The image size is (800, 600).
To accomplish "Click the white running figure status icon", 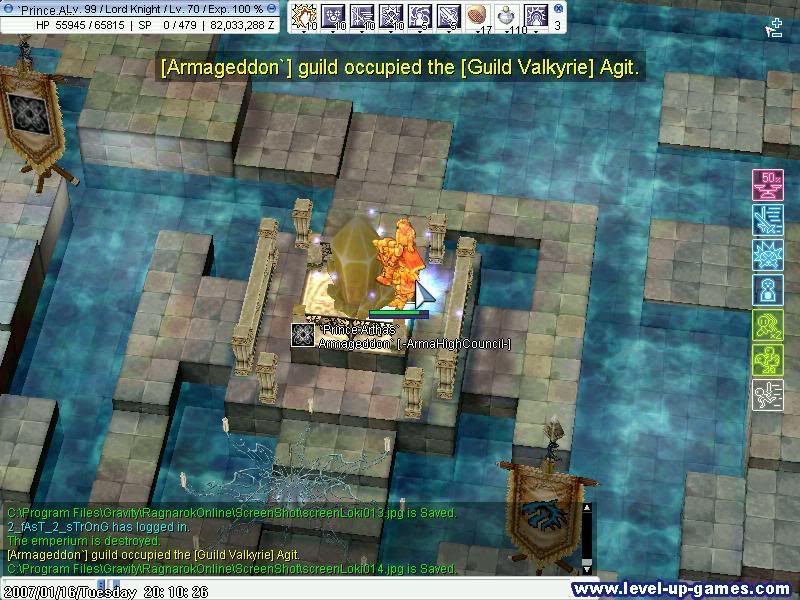I will click(x=766, y=394).
